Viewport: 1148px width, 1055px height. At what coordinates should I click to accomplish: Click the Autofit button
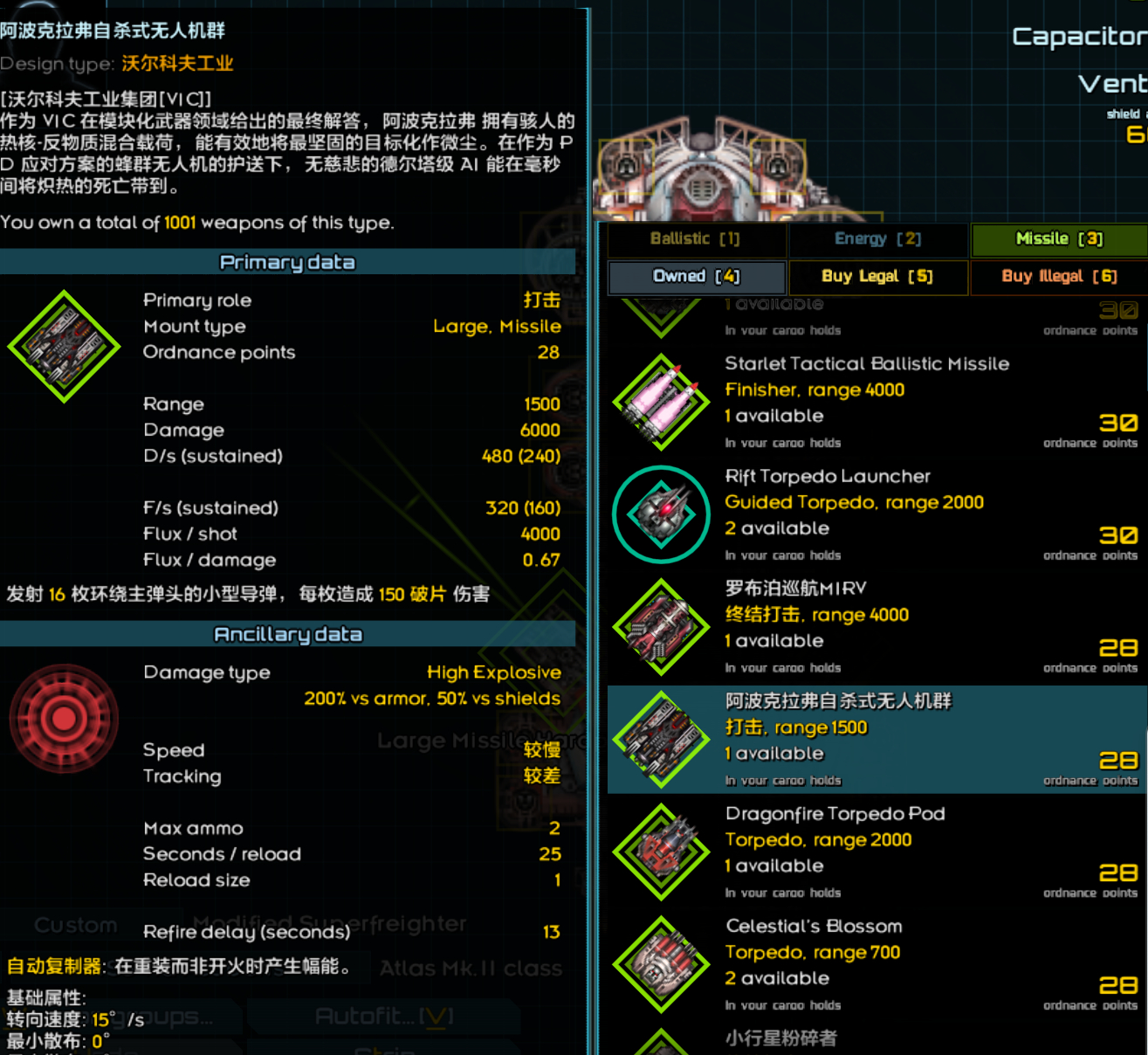click(x=383, y=1017)
